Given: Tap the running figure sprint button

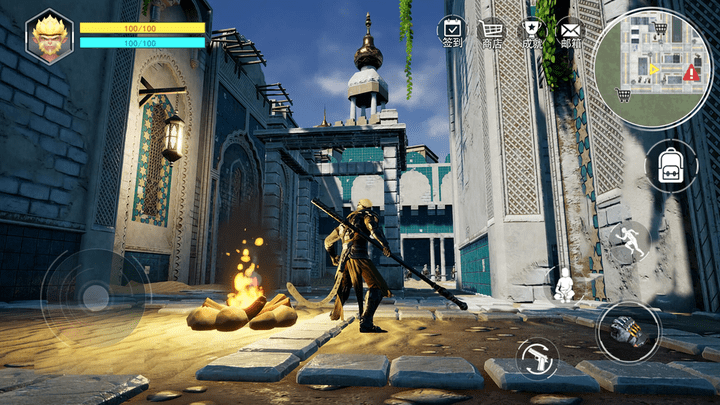Looking at the screenshot, I should pyautogui.click(x=629, y=241).
